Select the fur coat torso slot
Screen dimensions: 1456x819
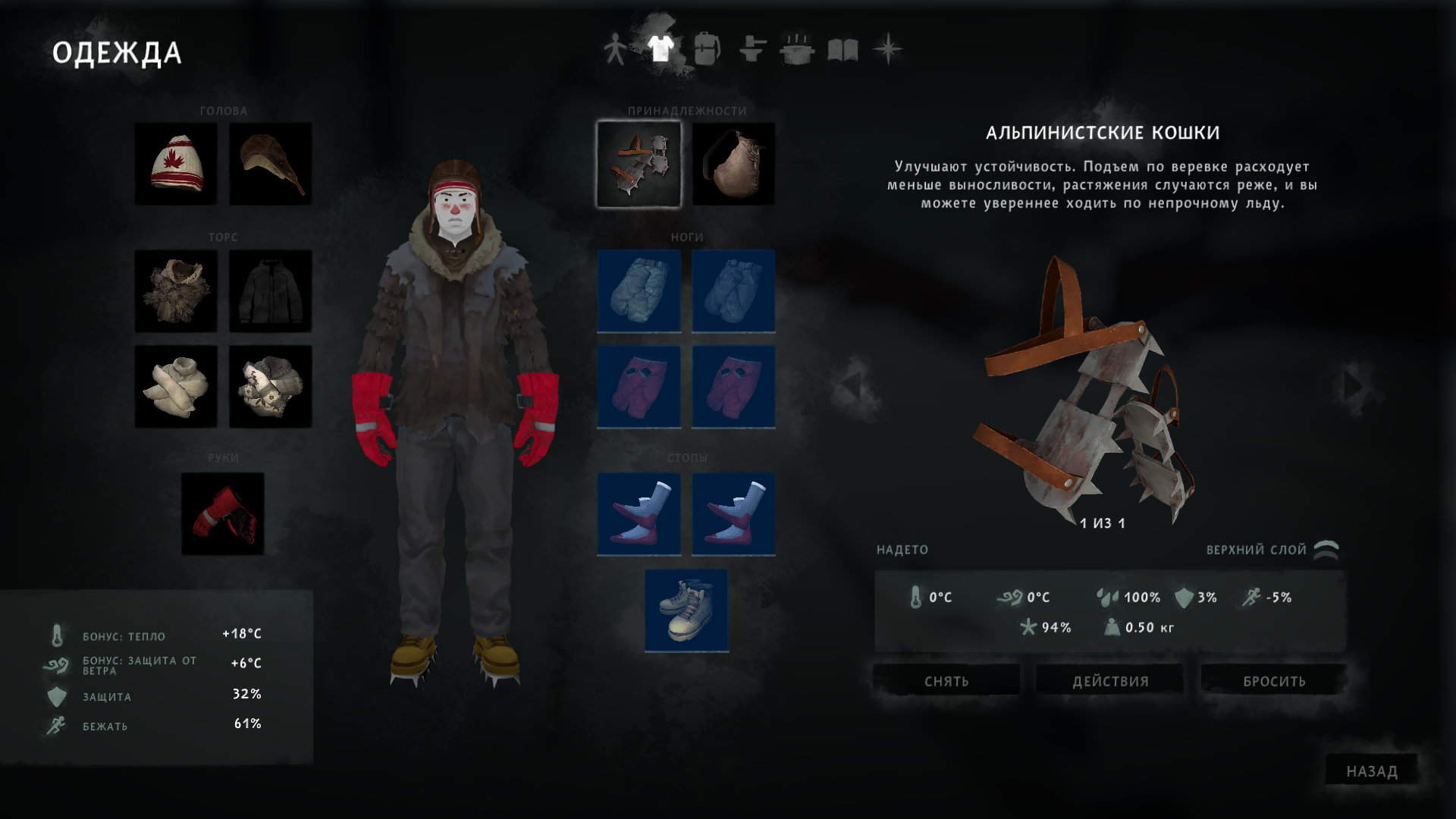pyautogui.click(x=176, y=290)
